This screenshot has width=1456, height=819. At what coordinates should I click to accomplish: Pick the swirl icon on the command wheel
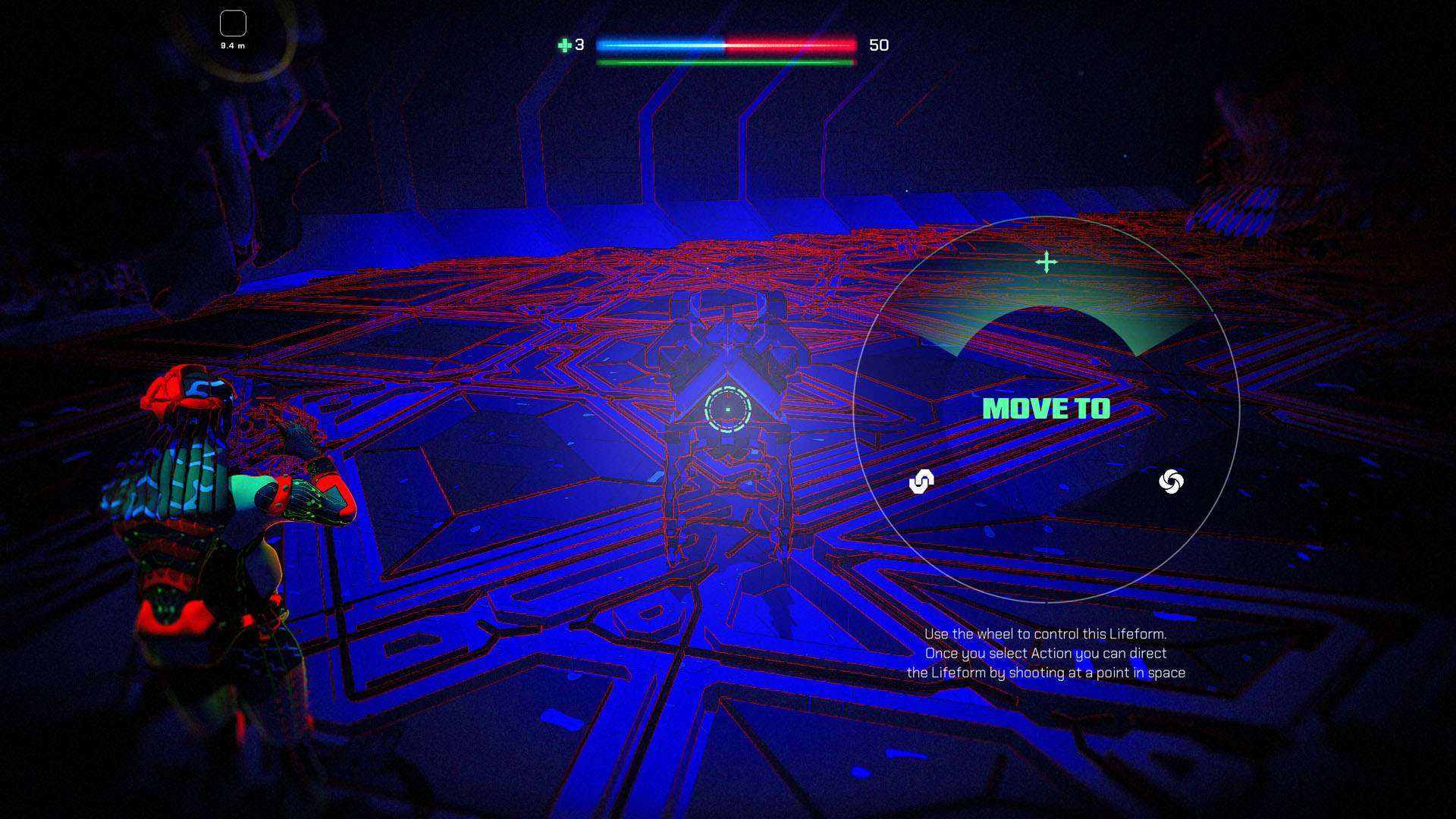tap(1171, 482)
